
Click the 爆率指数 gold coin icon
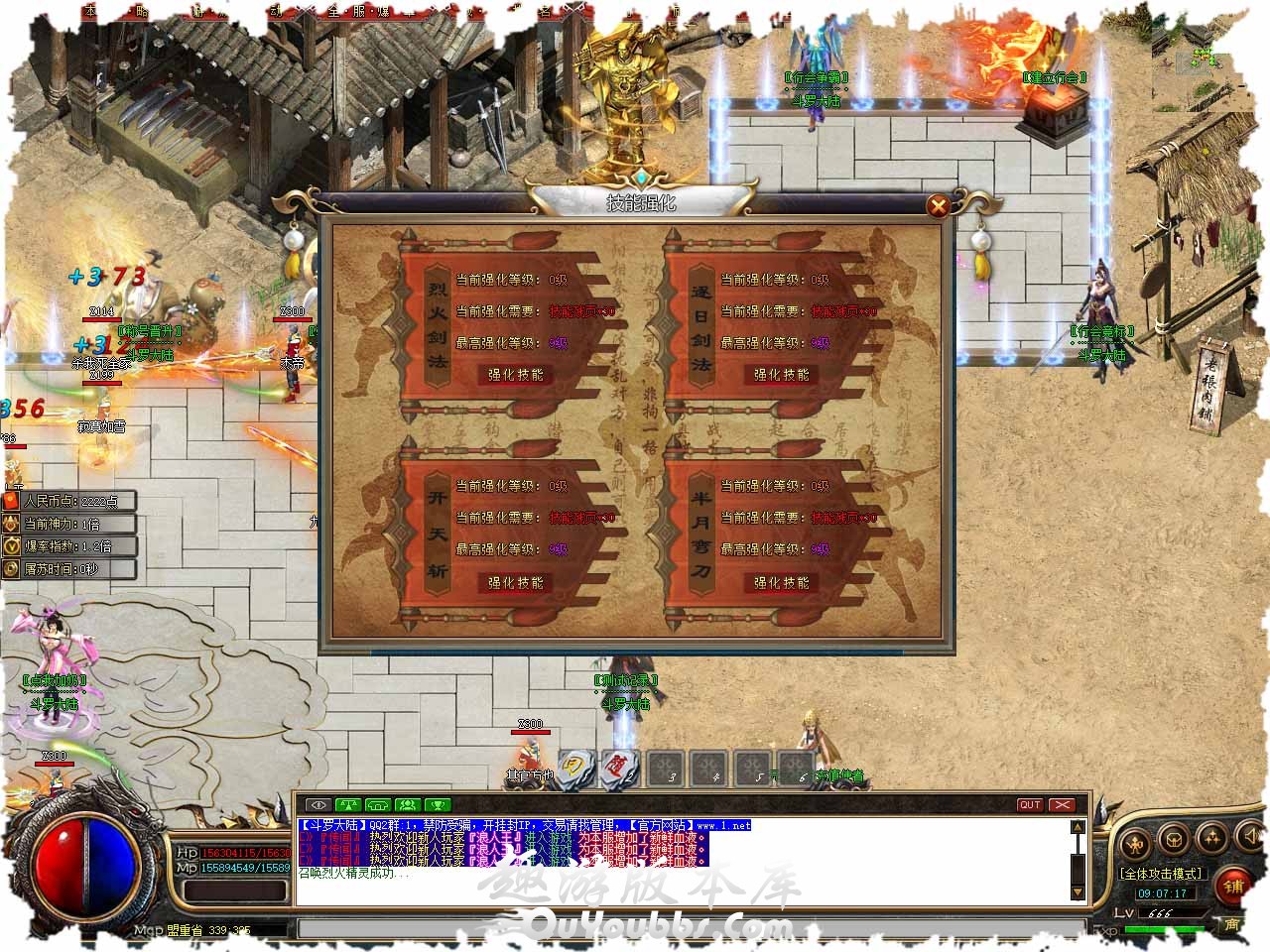tap(12, 546)
